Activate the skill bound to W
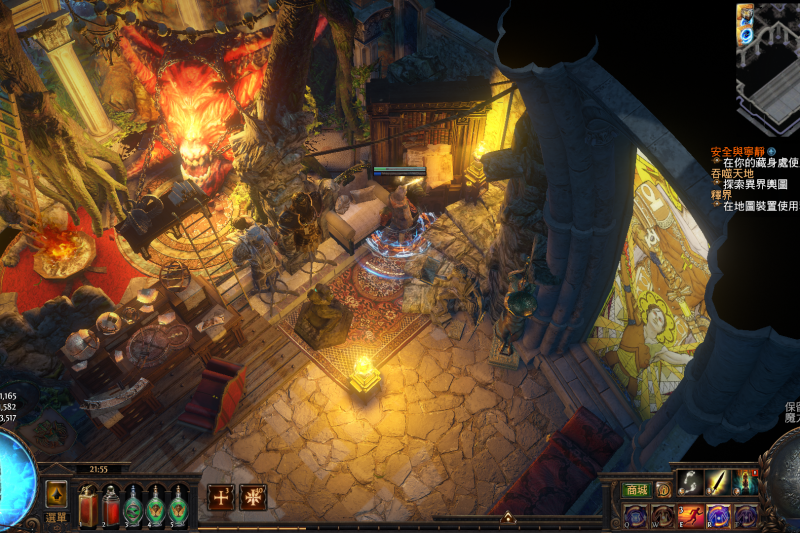The image size is (800, 533). (663, 515)
